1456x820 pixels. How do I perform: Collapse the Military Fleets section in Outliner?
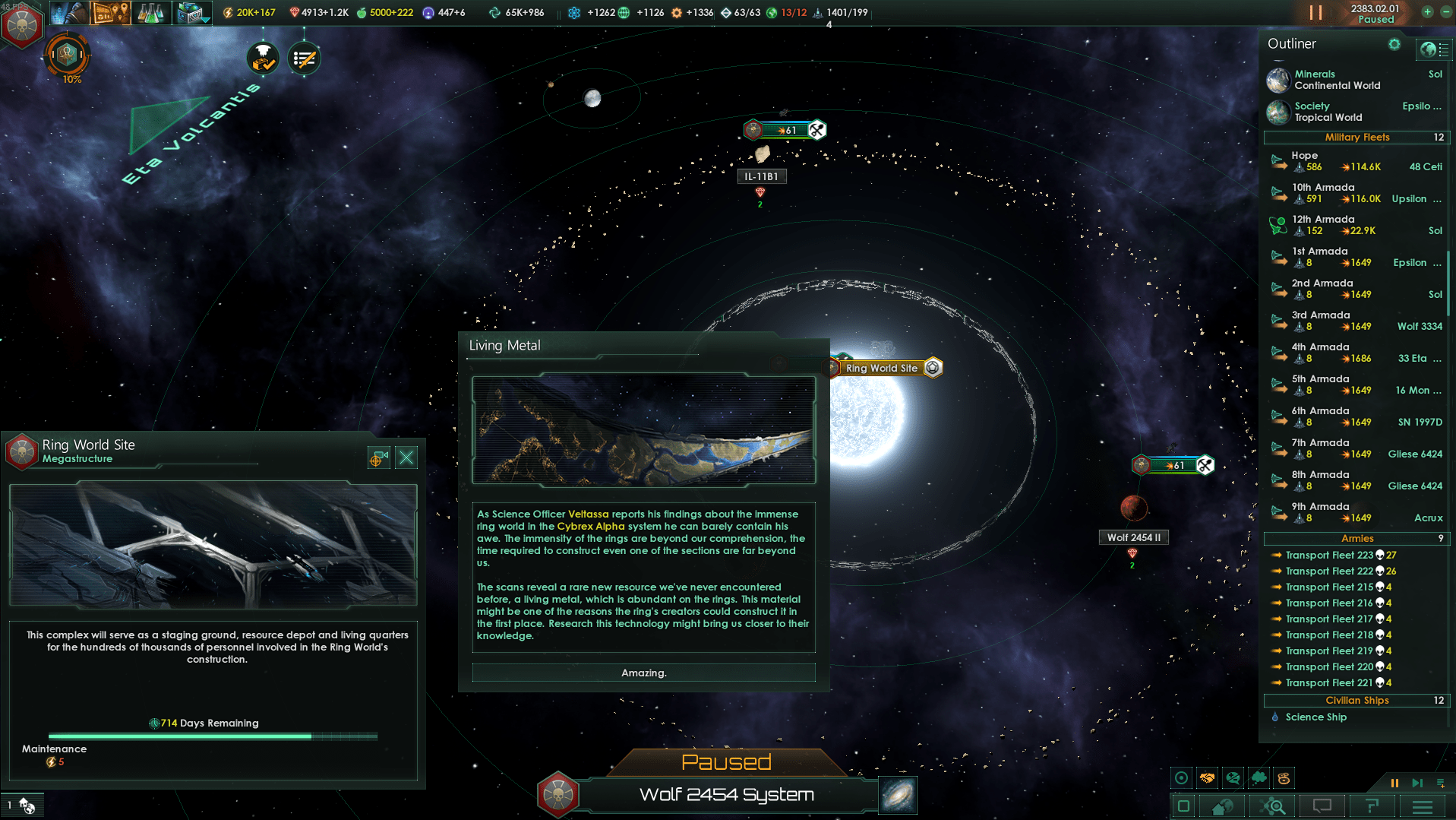(1357, 138)
